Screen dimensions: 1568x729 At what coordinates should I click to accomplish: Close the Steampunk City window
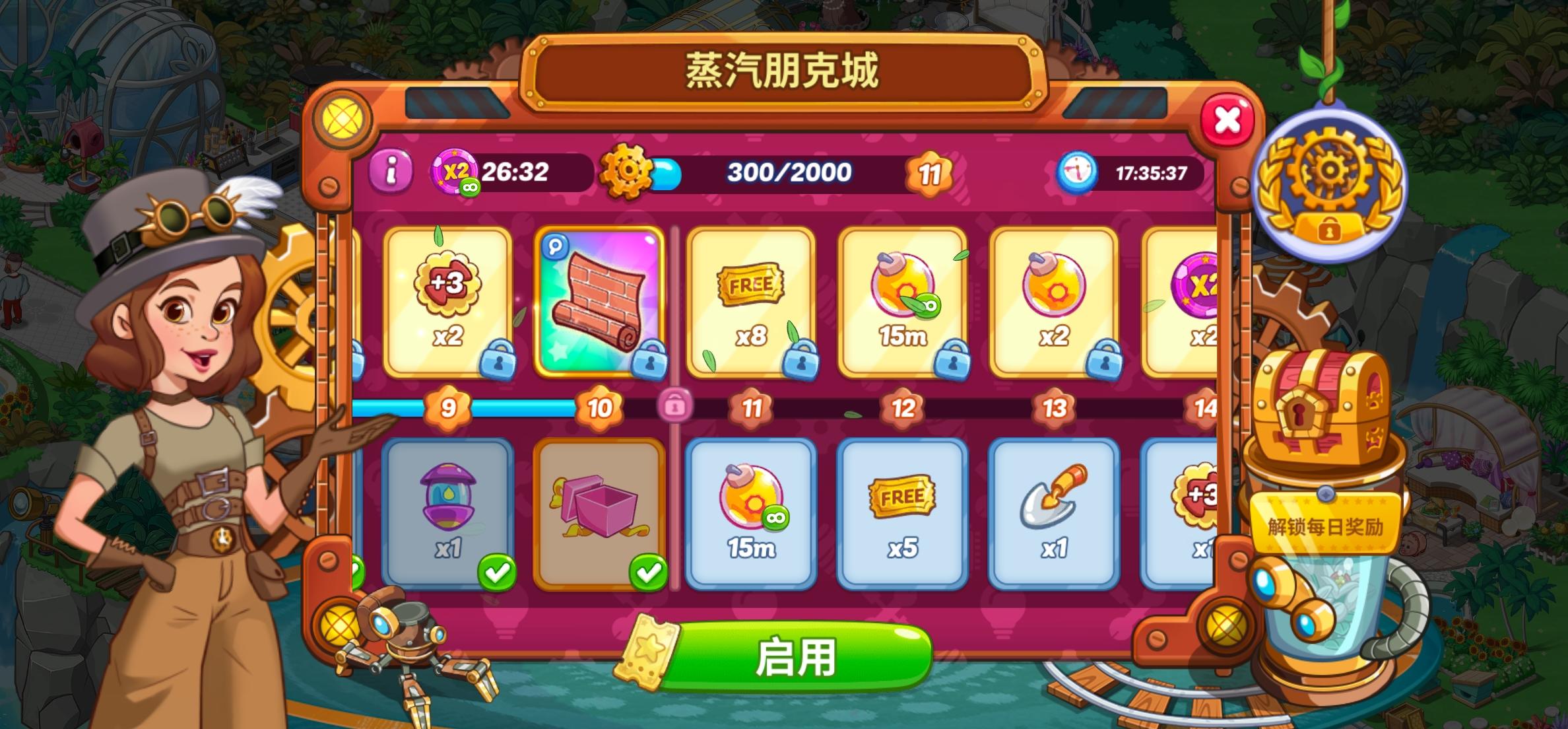(1228, 119)
